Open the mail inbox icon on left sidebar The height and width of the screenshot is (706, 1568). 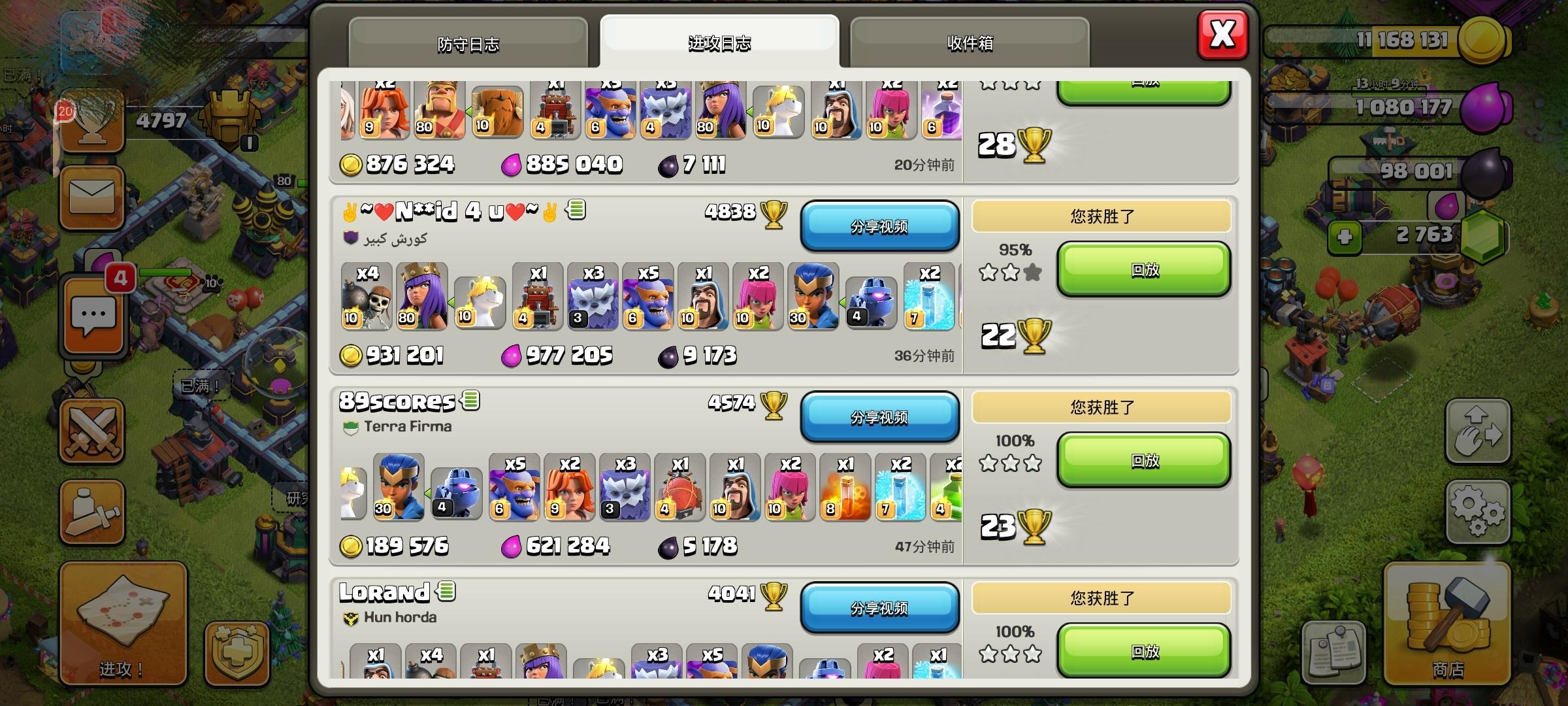click(x=91, y=195)
